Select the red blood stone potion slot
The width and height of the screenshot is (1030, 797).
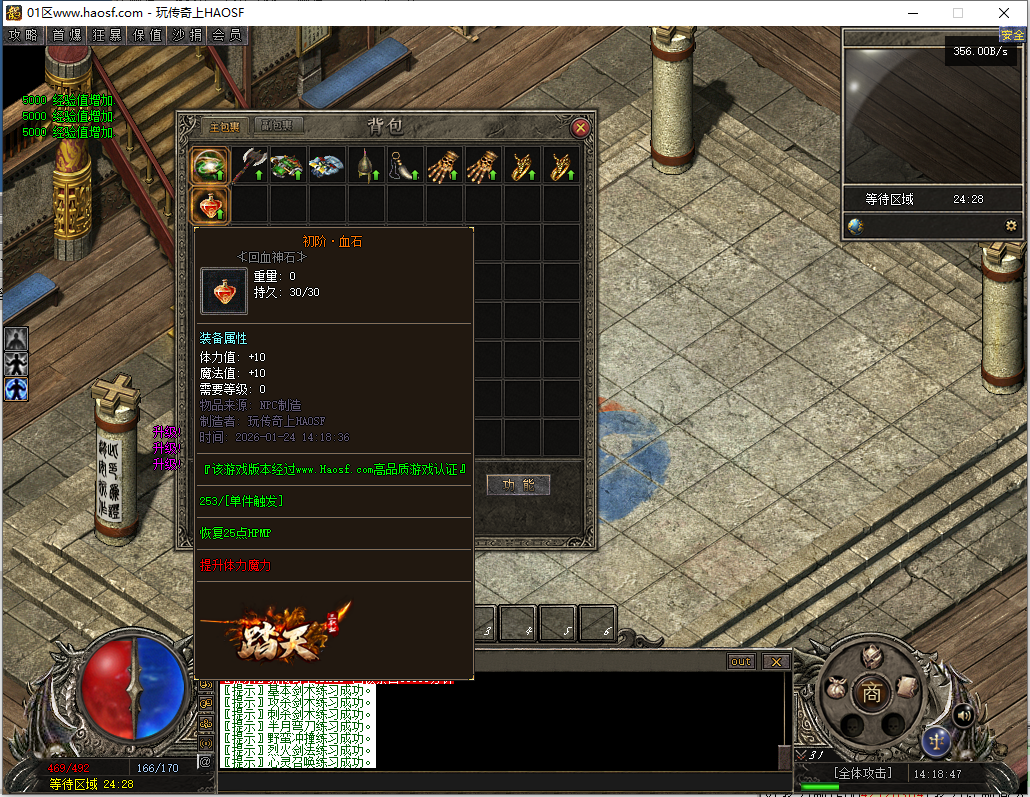point(211,205)
